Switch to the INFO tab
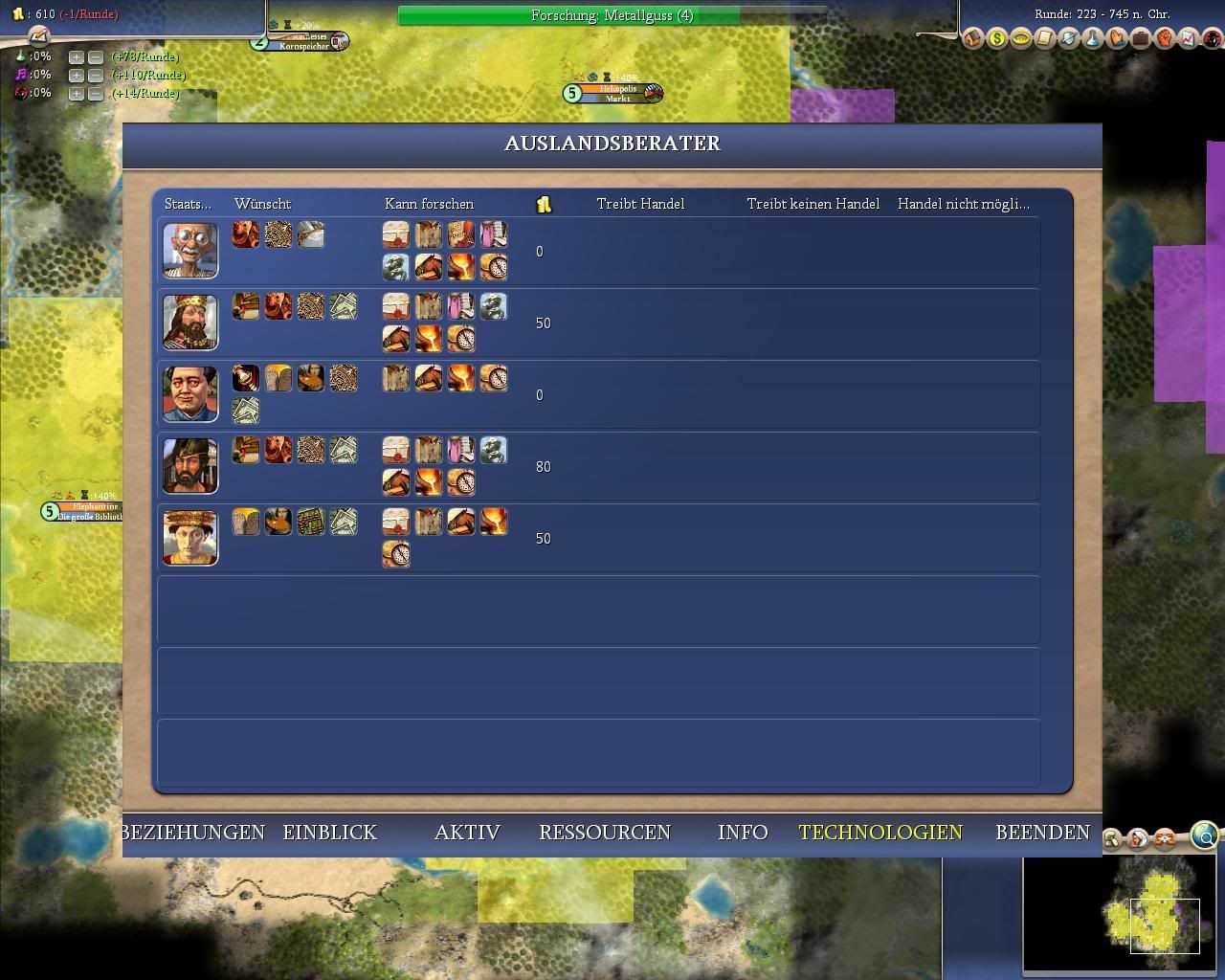This screenshot has width=1225, height=980. coord(743,833)
